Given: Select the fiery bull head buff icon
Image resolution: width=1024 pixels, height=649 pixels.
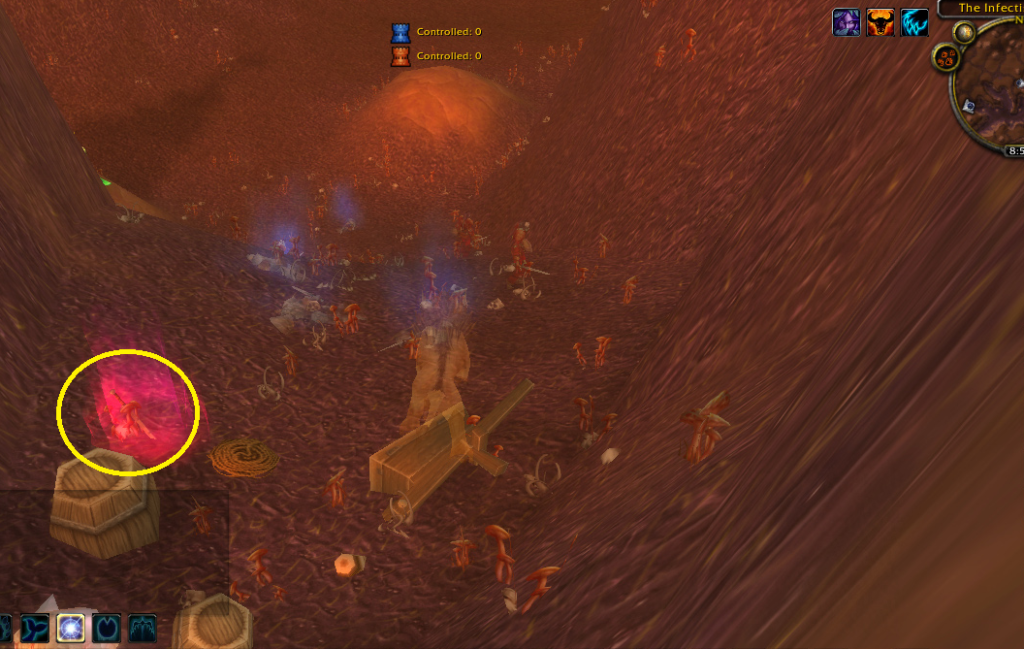Looking at the screenshot, I should coord(880,22).
